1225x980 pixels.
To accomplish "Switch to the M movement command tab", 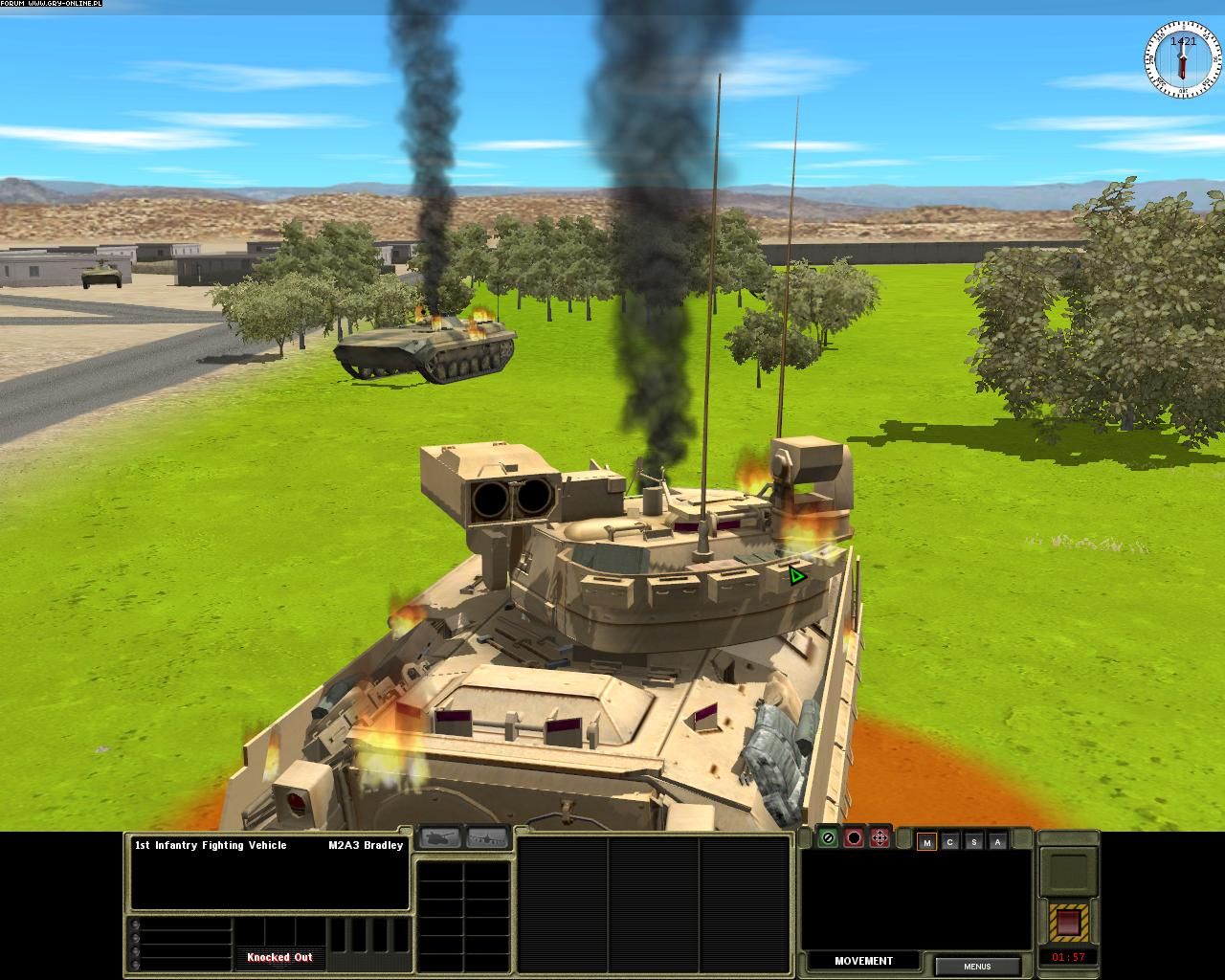I will tap(926, 842).
